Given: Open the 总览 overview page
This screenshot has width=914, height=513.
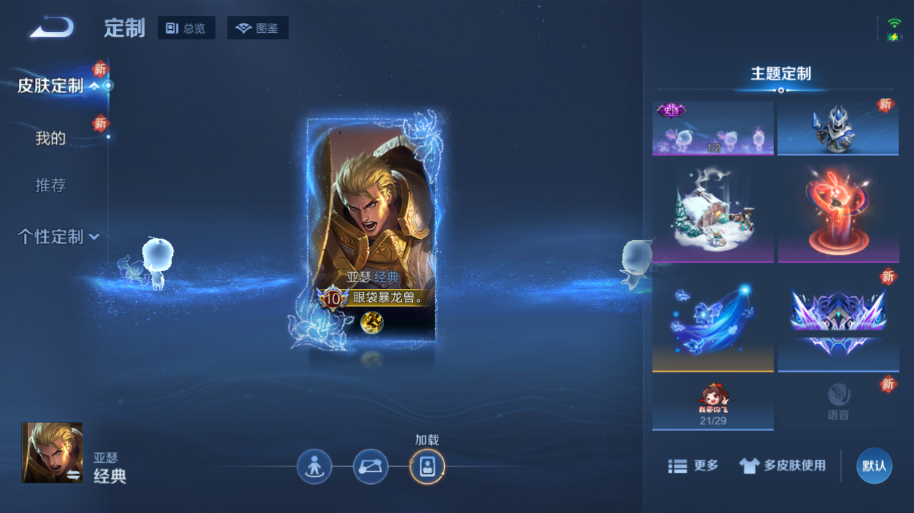Looking at the screenshot, I should (x=186, y=28).
